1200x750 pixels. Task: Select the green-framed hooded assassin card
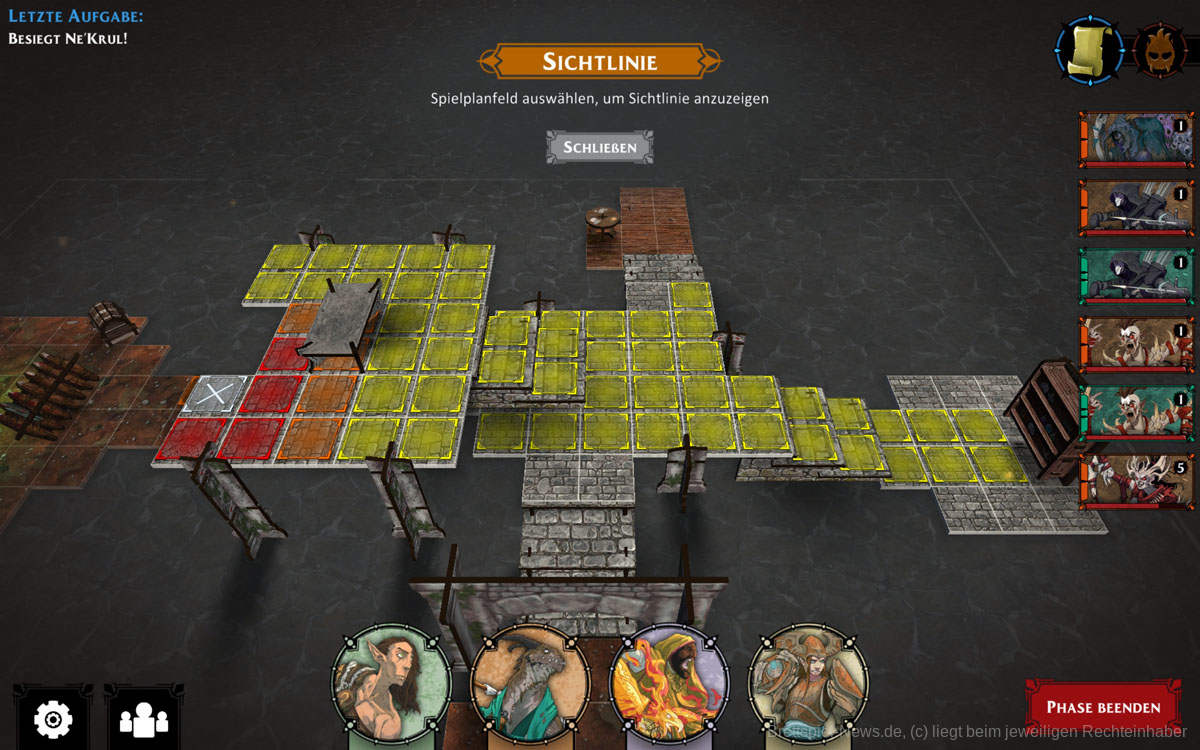click(1137, 276)
